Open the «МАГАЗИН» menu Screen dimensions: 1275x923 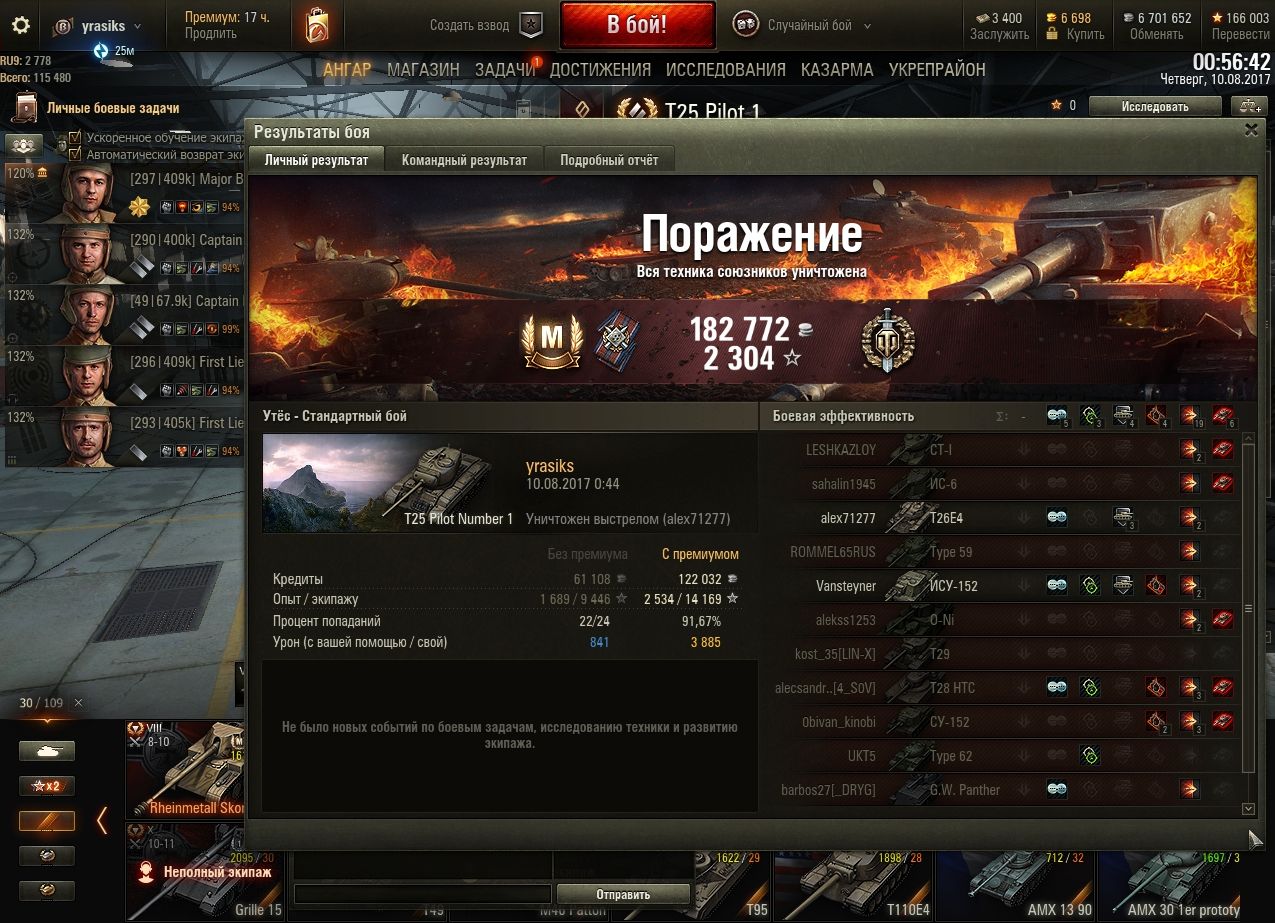[423, 70]
